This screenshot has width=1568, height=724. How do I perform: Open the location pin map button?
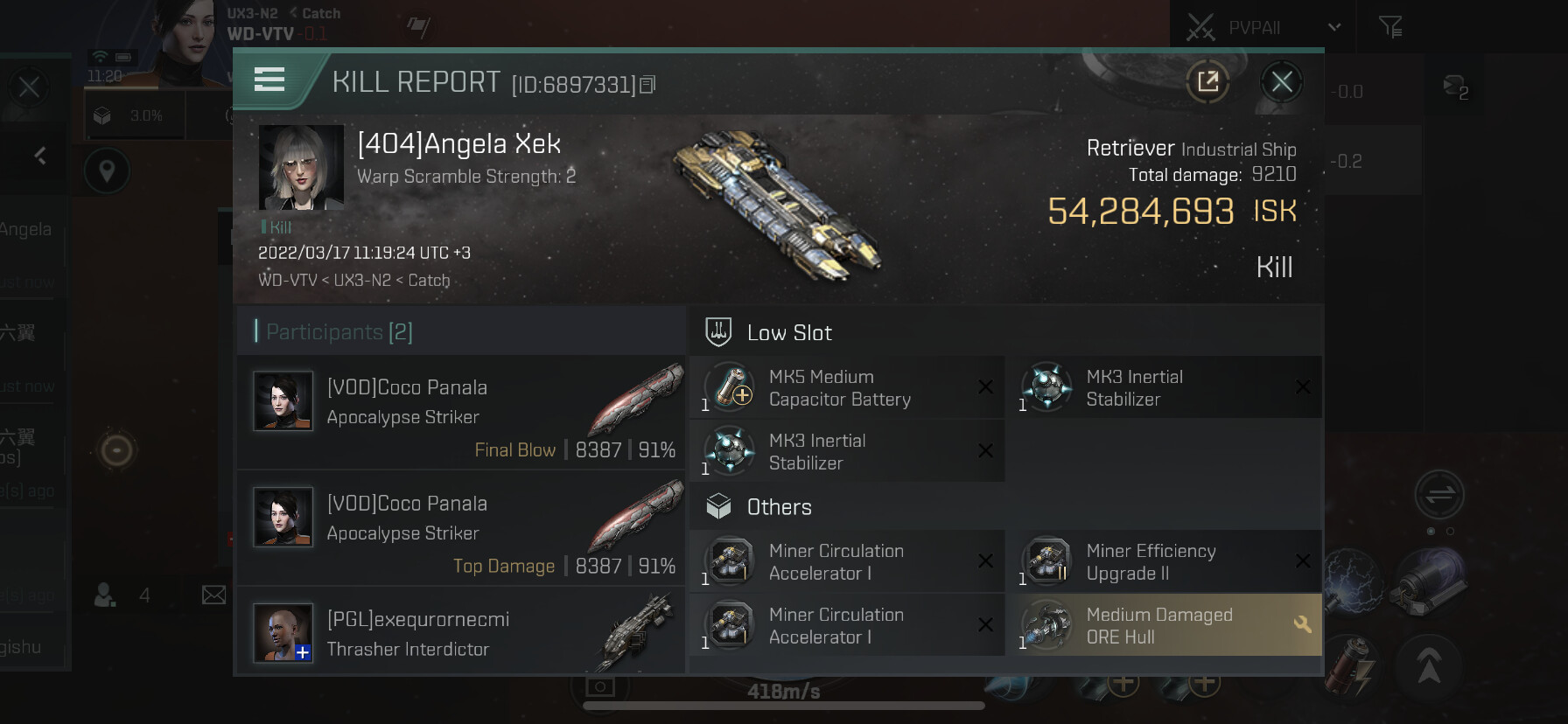107,171
